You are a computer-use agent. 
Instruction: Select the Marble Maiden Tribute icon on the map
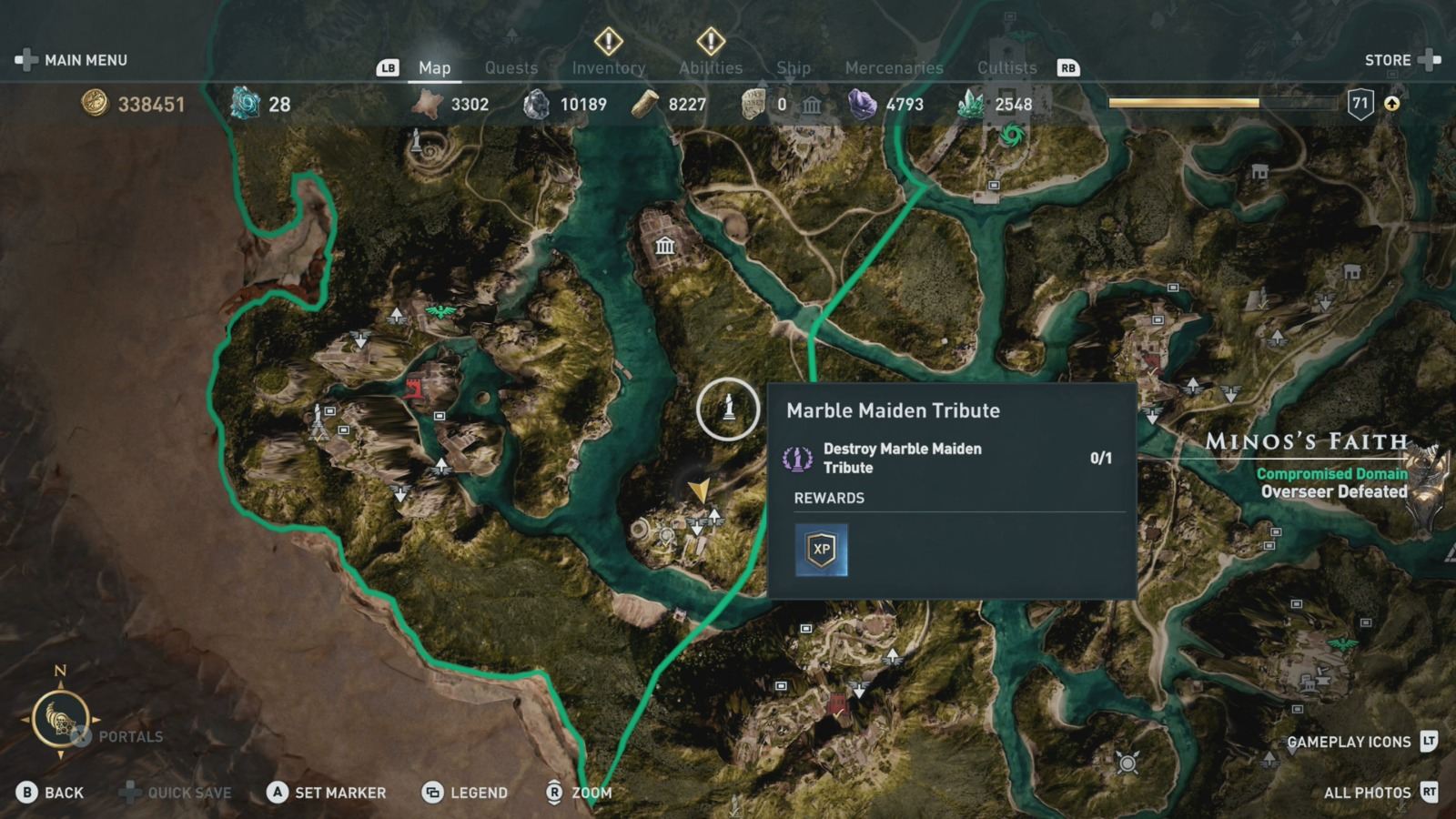728,409
